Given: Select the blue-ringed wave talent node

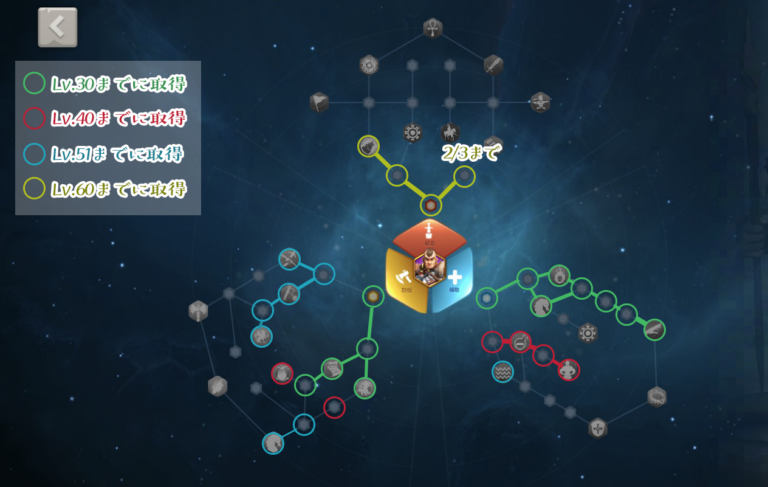Looking at the screenshot, I should pos(502,372).
